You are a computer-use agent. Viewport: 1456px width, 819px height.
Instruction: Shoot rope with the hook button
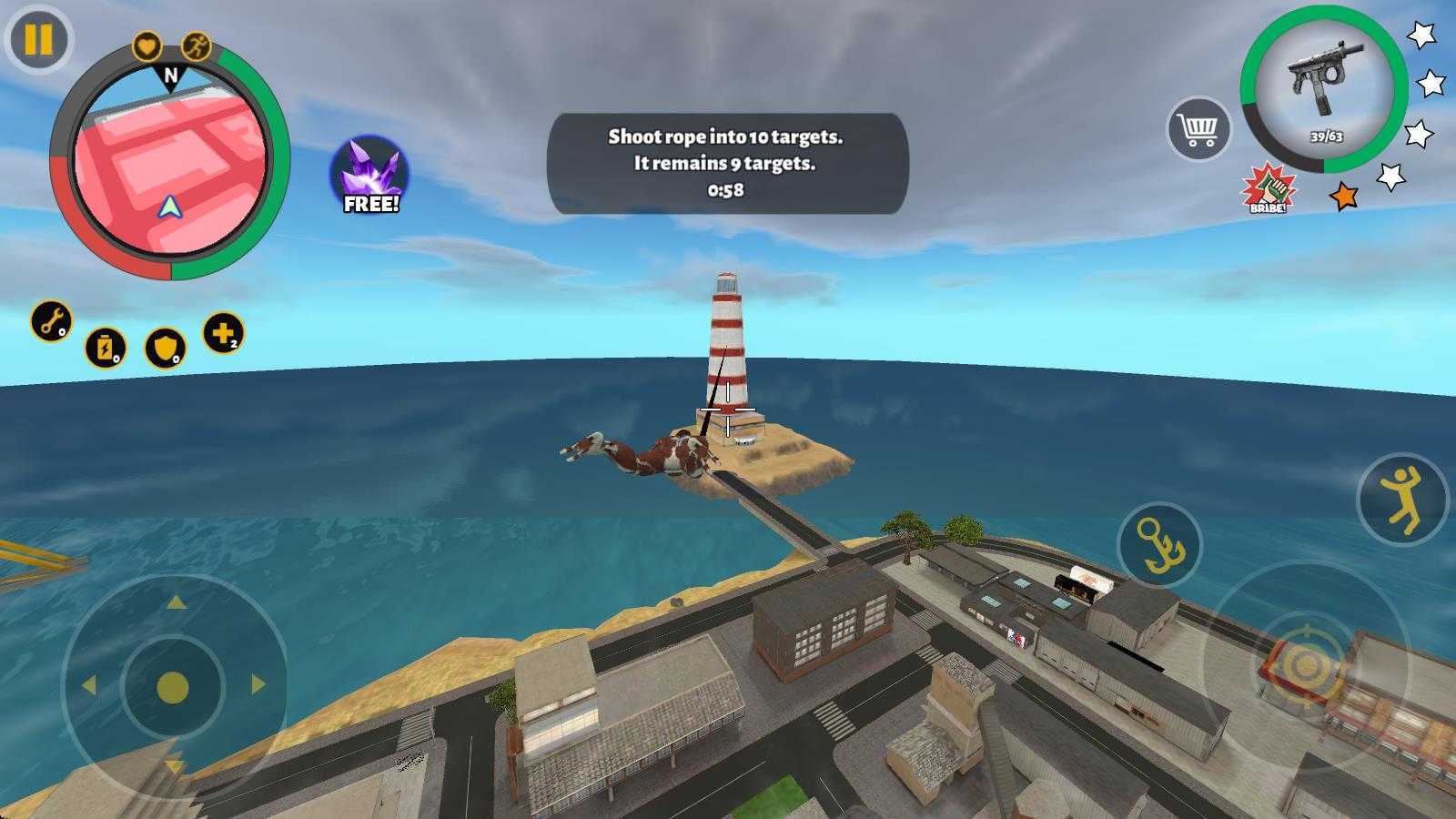1160,544
